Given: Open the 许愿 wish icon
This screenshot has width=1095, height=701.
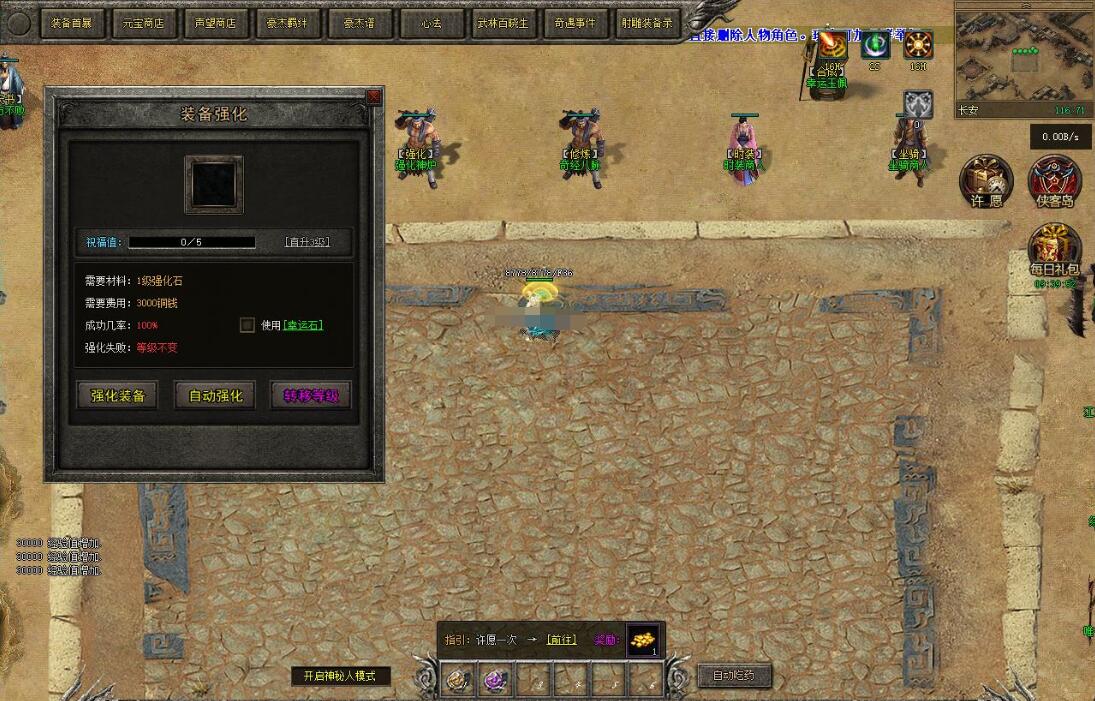Looking at the screenshot, I should tap(986, 182).
